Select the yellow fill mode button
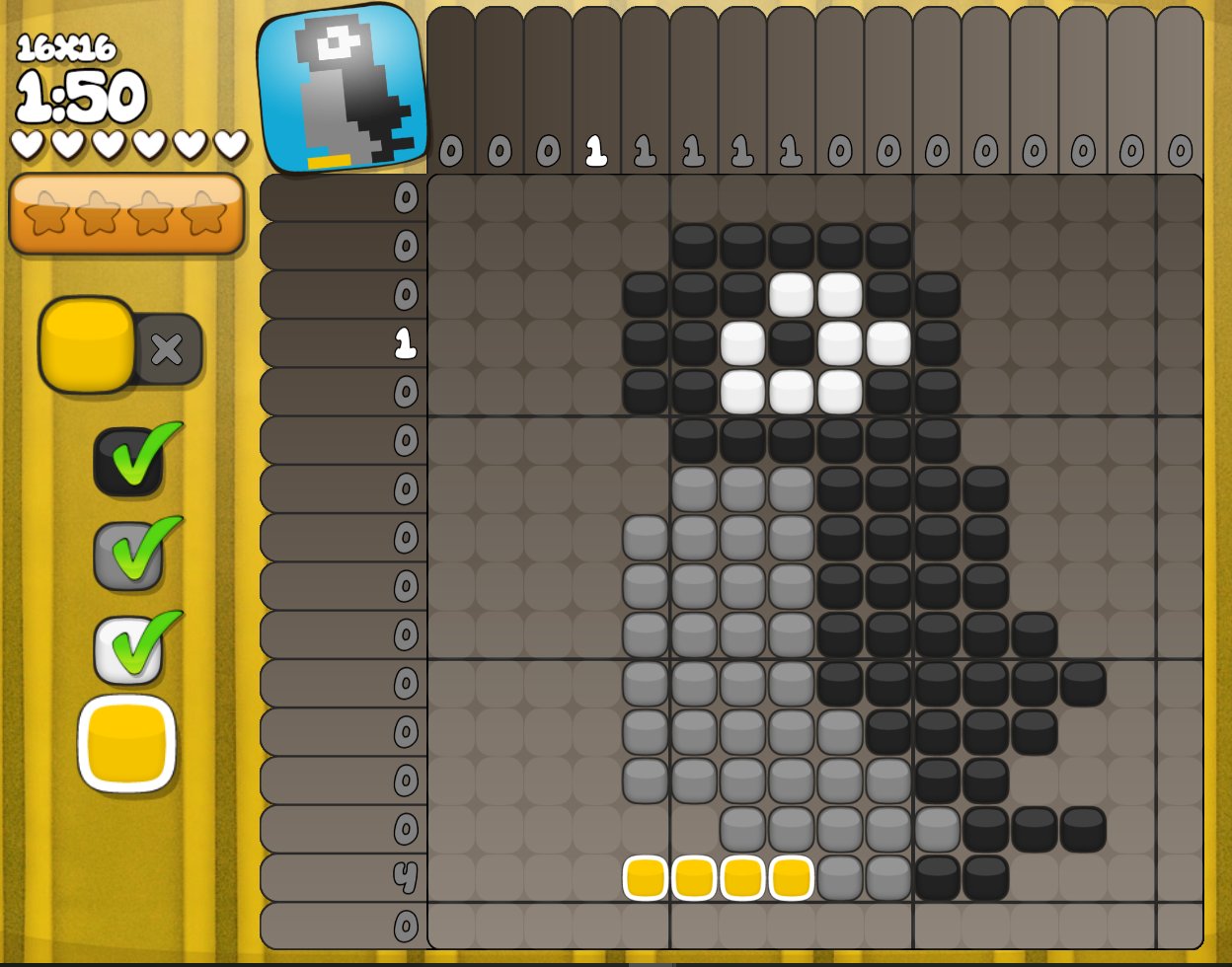The image size is (1232, 967). (87, 344)
